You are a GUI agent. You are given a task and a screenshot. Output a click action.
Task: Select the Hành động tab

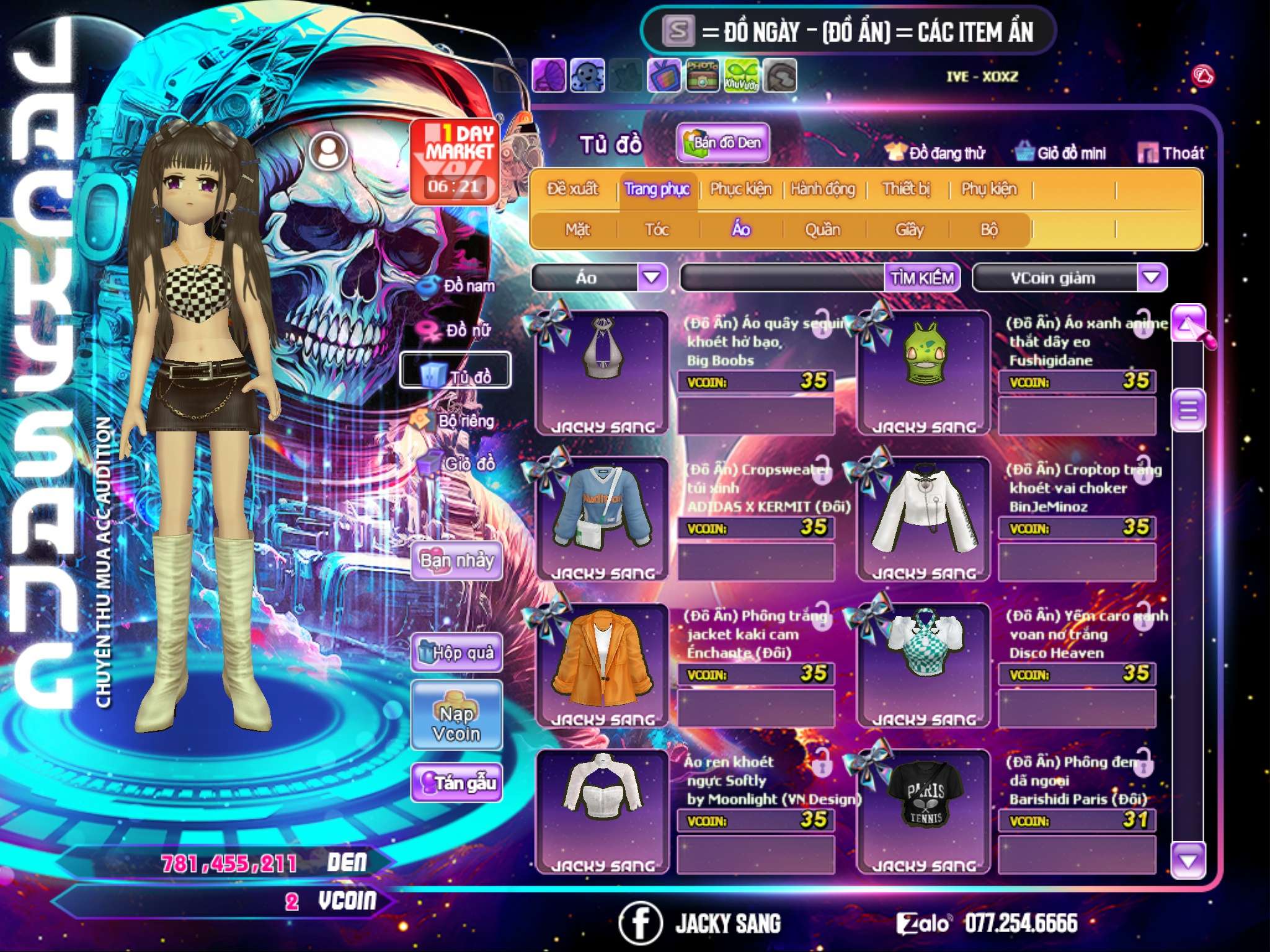click(x=822, y=189)
